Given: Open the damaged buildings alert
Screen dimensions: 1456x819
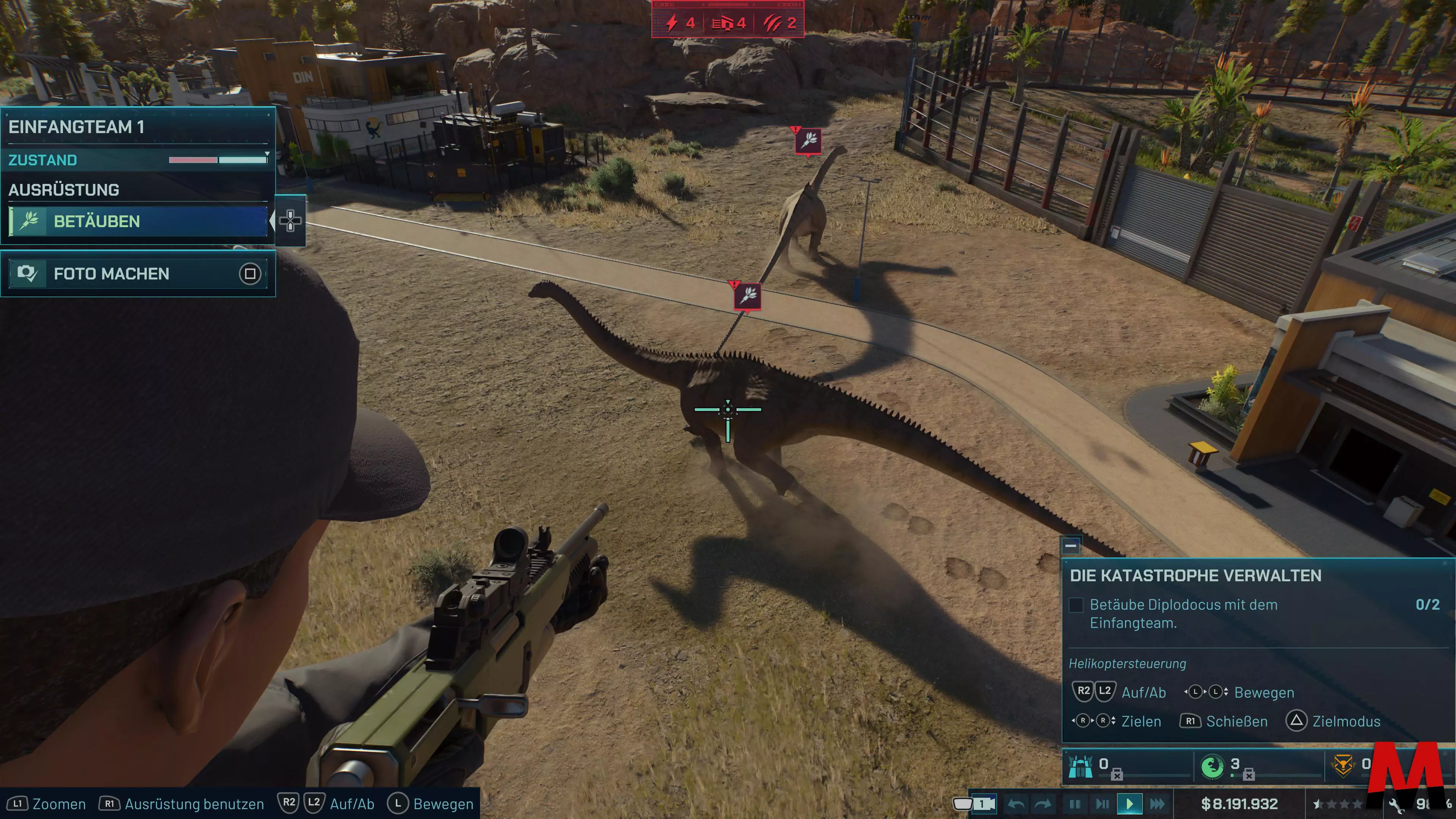Looking at the screenshot, I should (728, 23).
